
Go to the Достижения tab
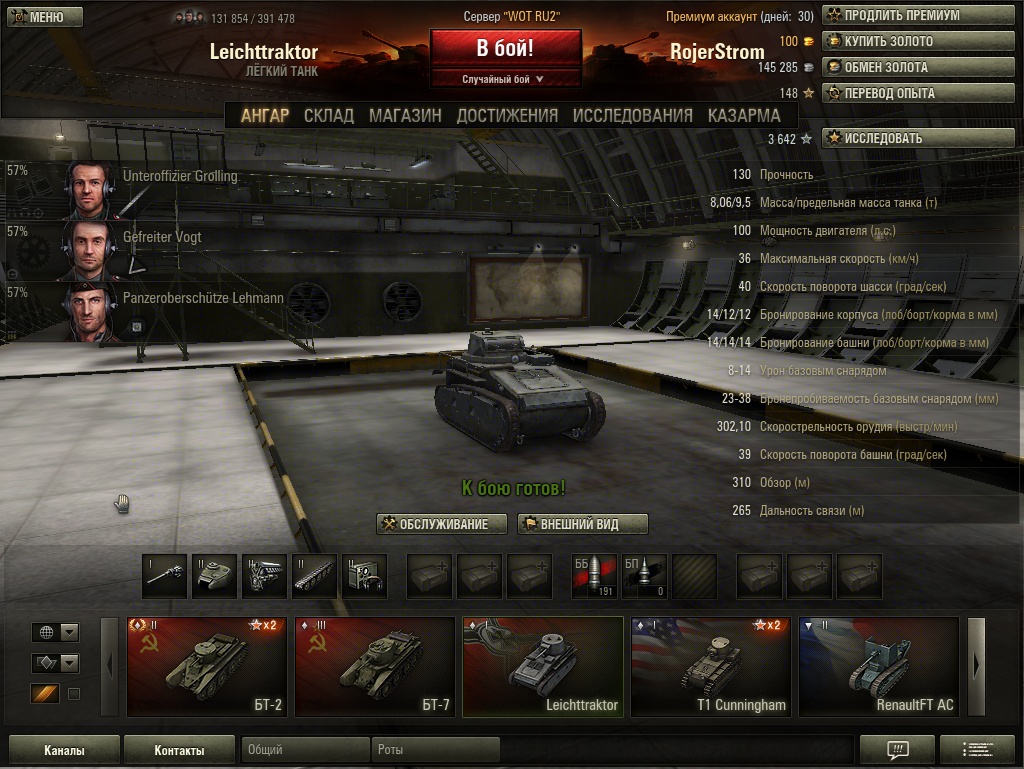coord(507,115)
